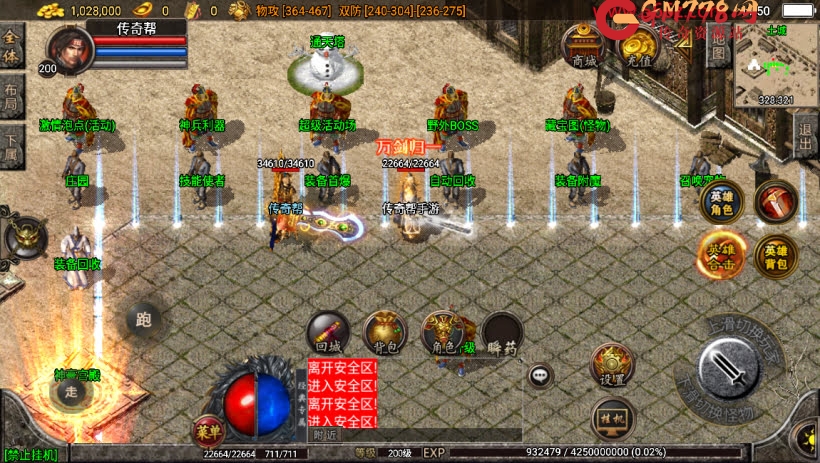Open the 菜单 menu button
Image resolution: width=820 pixels, height=463 pixels.
tap(207, 431)
